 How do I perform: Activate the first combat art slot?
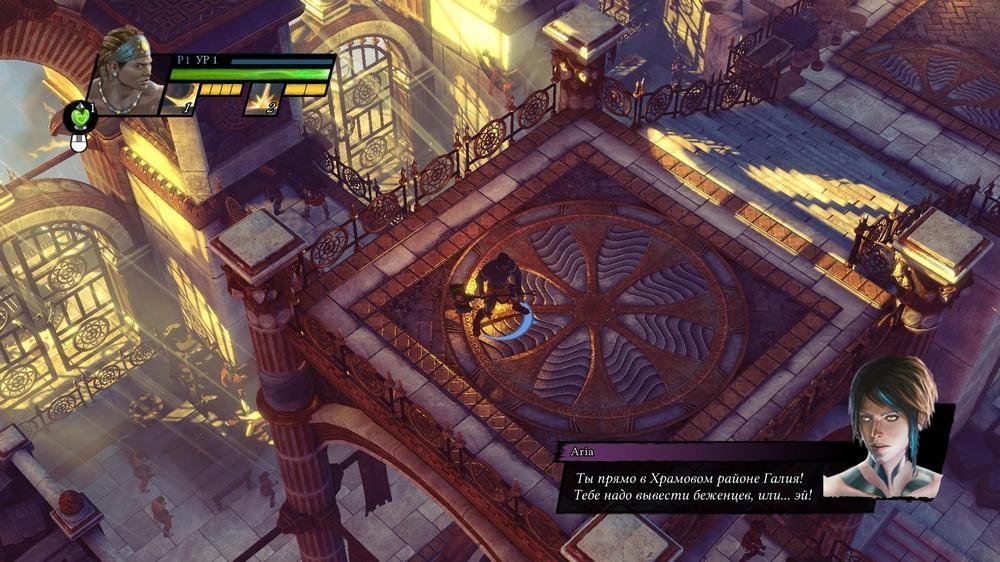click(x=180, y=99)
